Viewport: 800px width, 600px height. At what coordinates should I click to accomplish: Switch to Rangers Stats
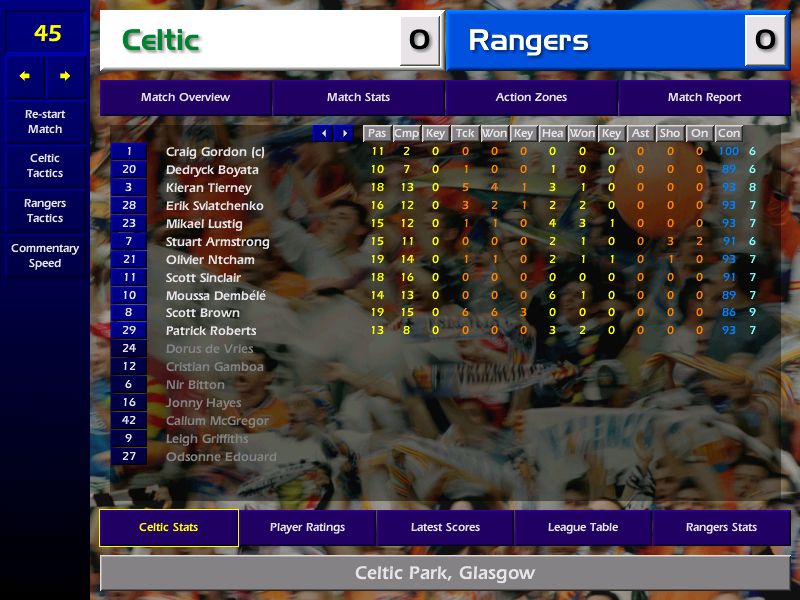point(721,527)
